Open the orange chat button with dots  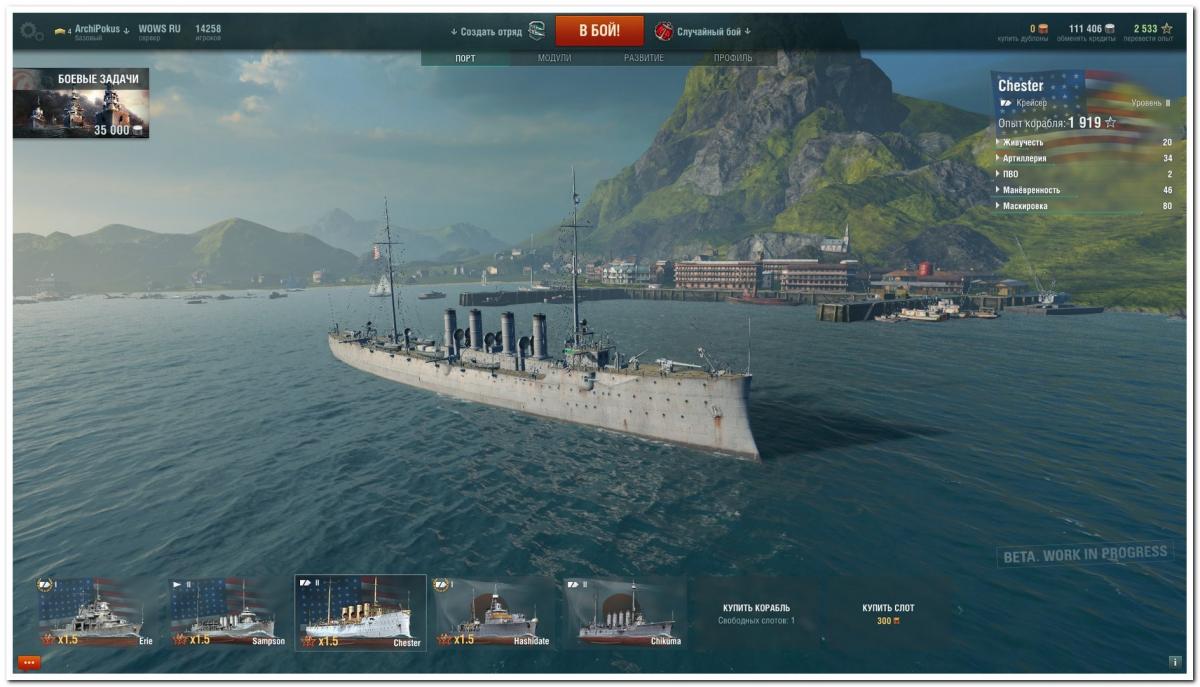pyautogui.click(x=29, y=662)
